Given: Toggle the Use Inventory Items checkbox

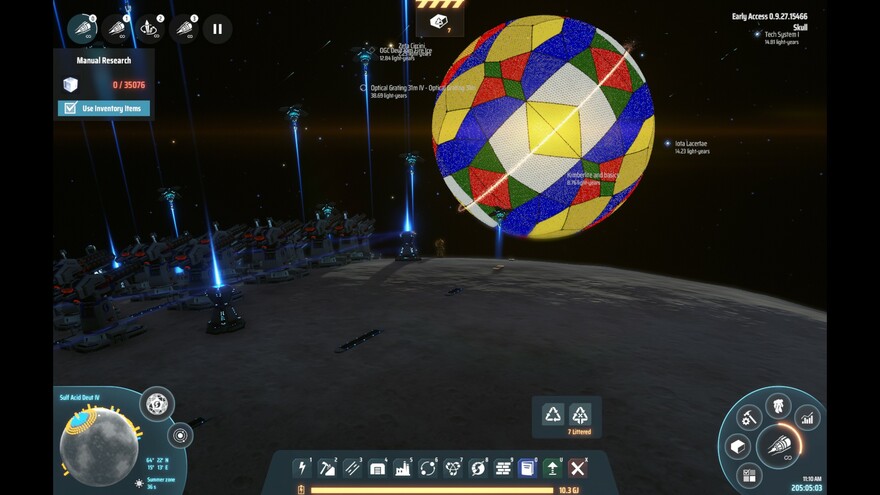Looking at the screenshot, I should 70,108.
